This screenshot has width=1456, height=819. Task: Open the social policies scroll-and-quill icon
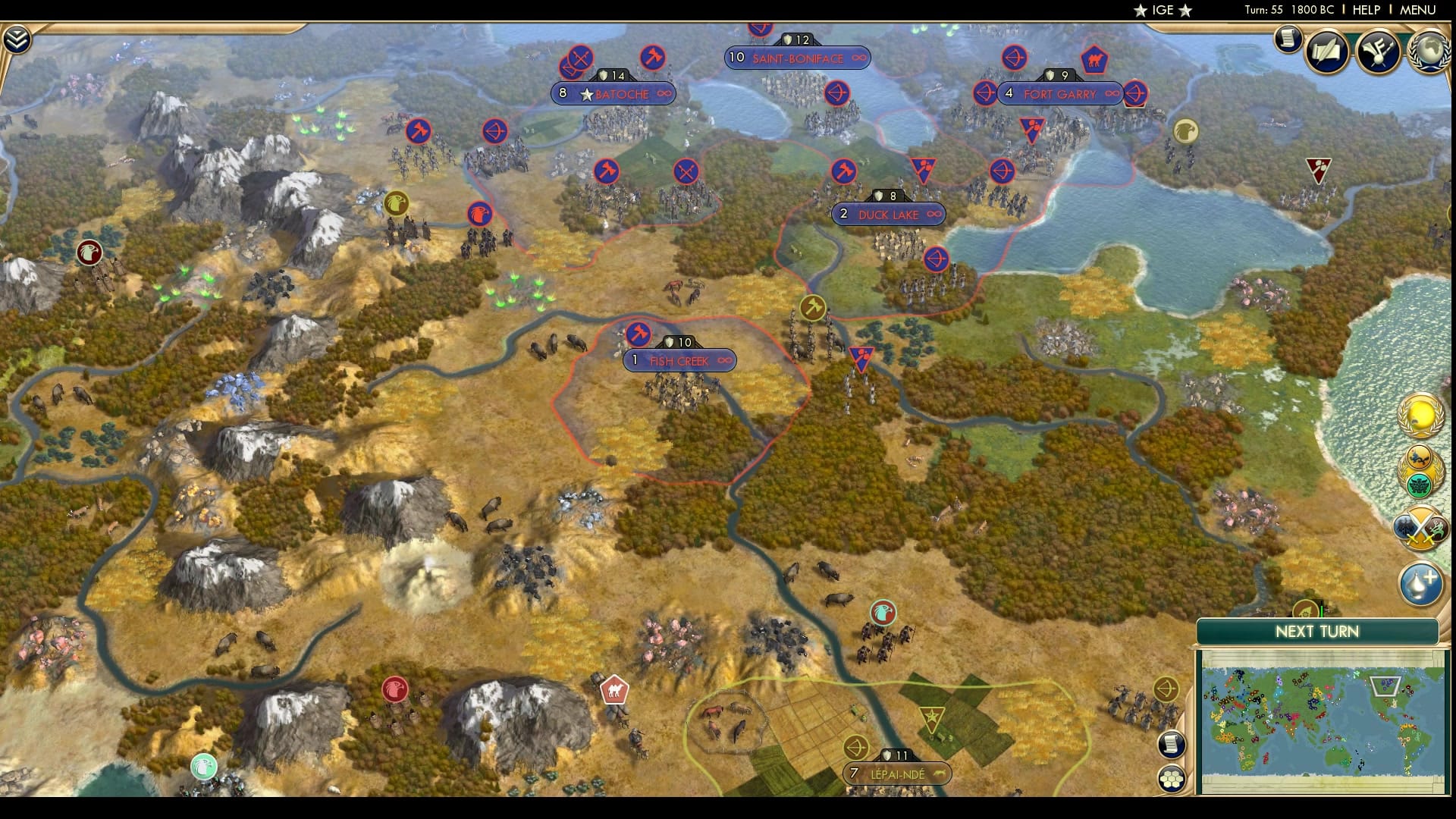click(1327, 52)
